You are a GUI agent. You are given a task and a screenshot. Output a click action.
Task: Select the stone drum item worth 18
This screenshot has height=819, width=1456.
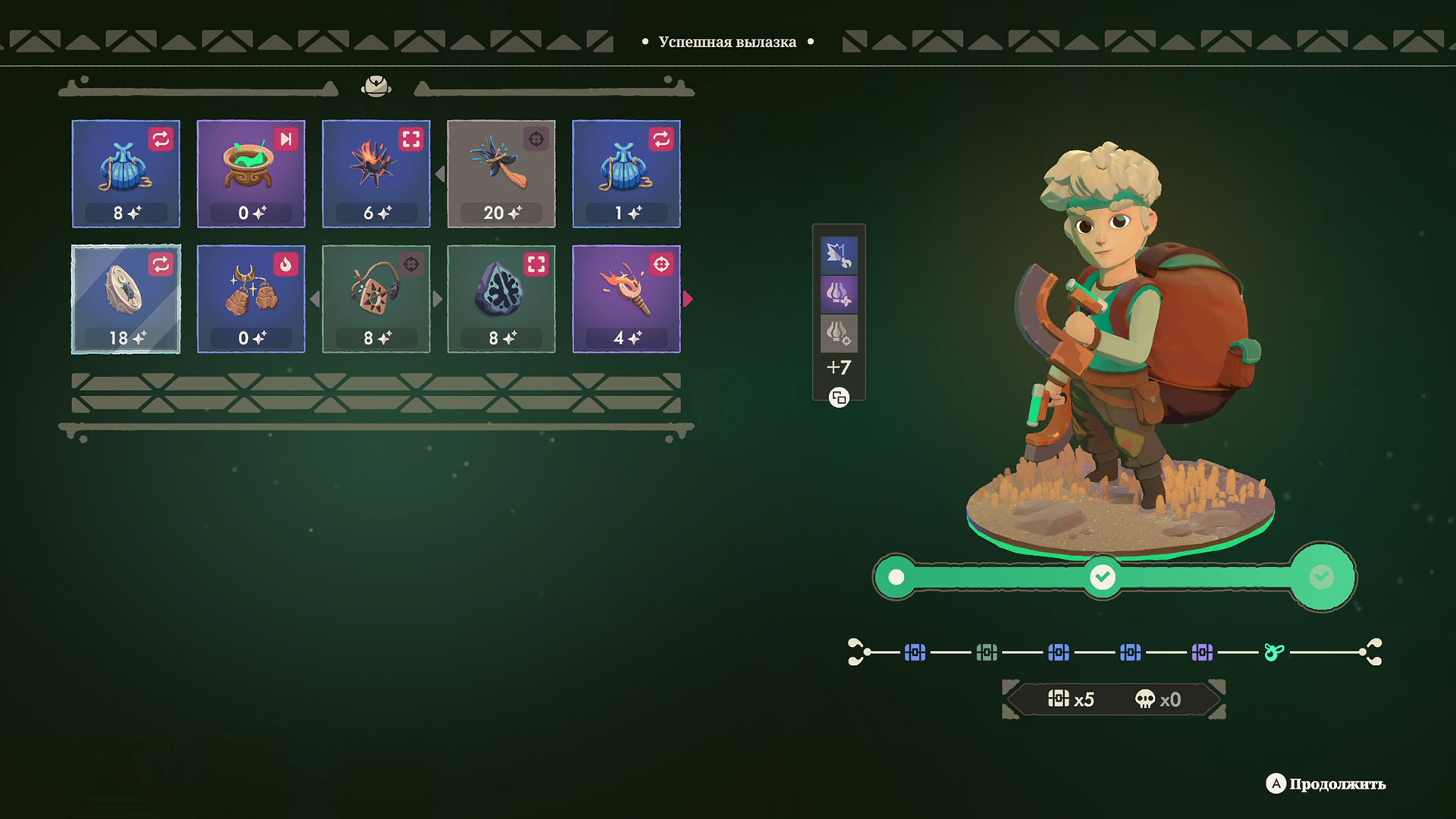coord(126,299)
